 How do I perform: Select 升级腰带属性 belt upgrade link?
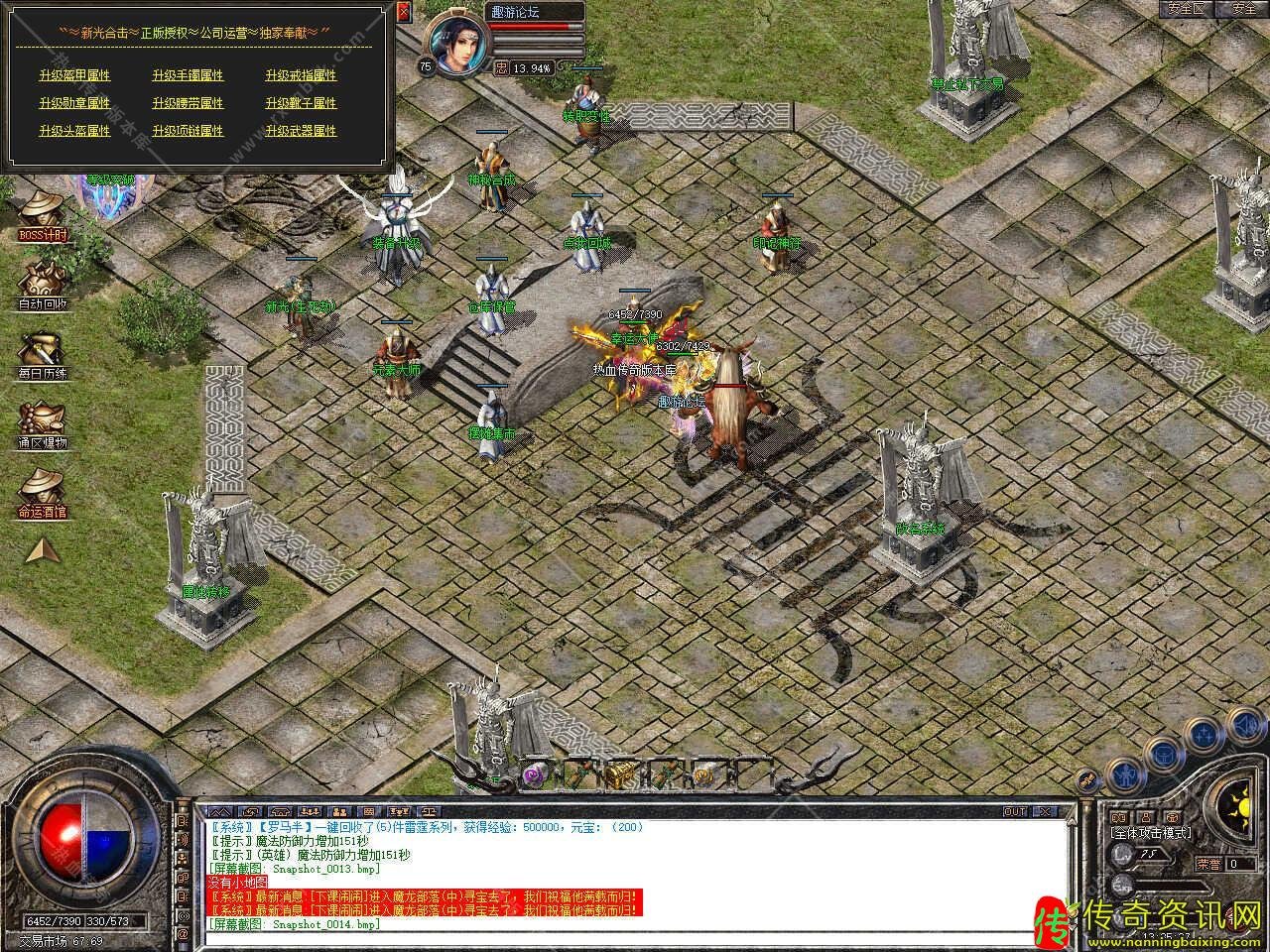[x=188, y=103]
